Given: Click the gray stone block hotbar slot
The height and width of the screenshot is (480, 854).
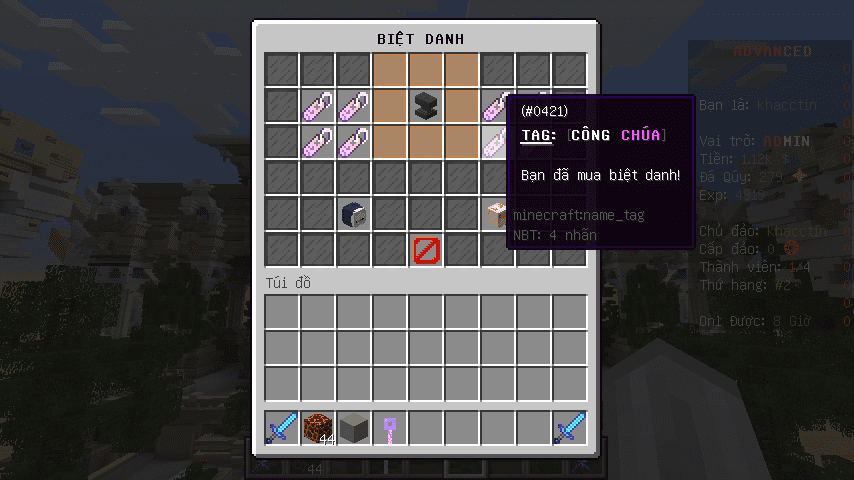Looking at the screenshot, I should (355, 428).
